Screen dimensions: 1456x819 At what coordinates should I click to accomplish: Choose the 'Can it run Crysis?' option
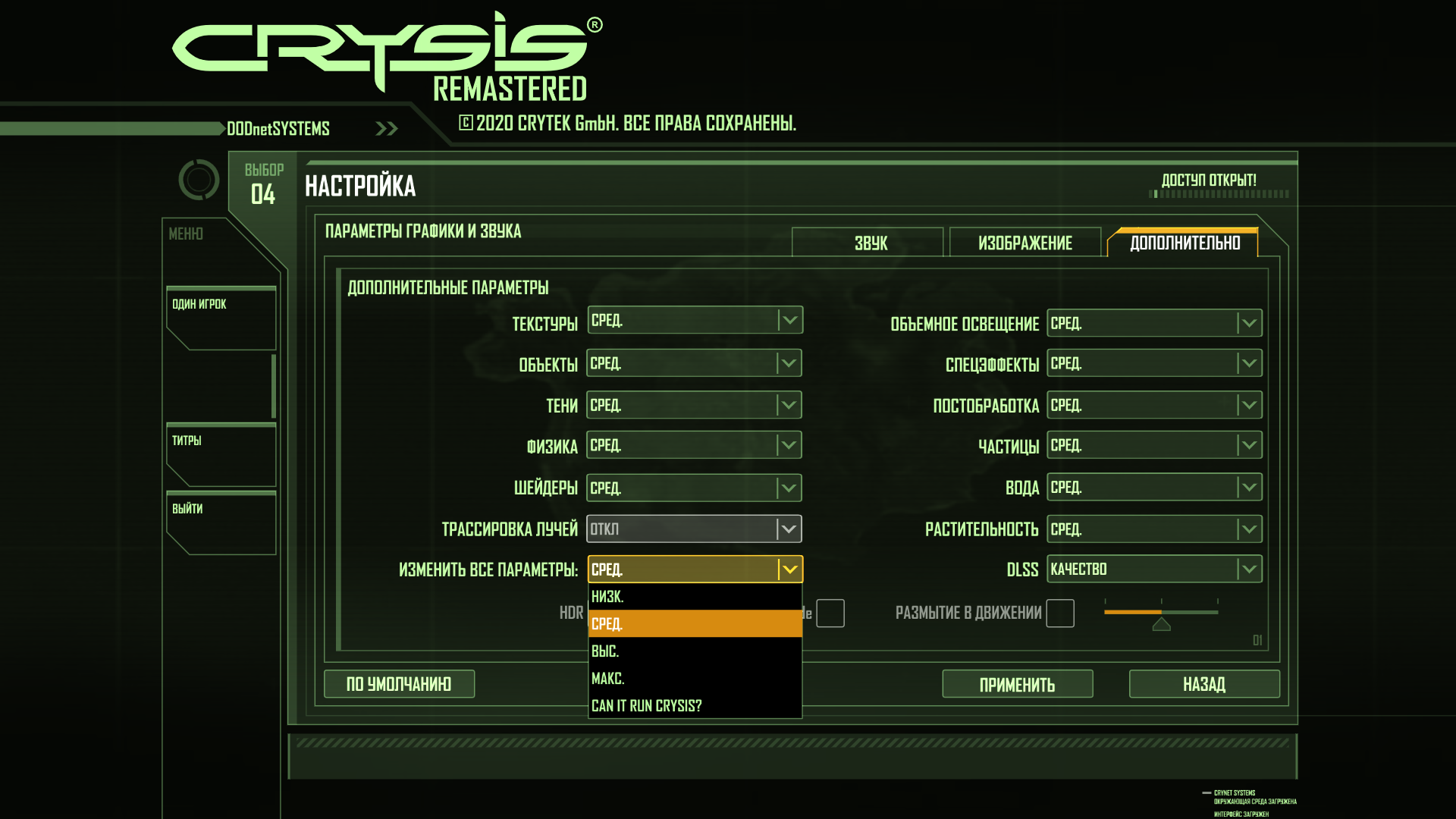coord(694,706)
